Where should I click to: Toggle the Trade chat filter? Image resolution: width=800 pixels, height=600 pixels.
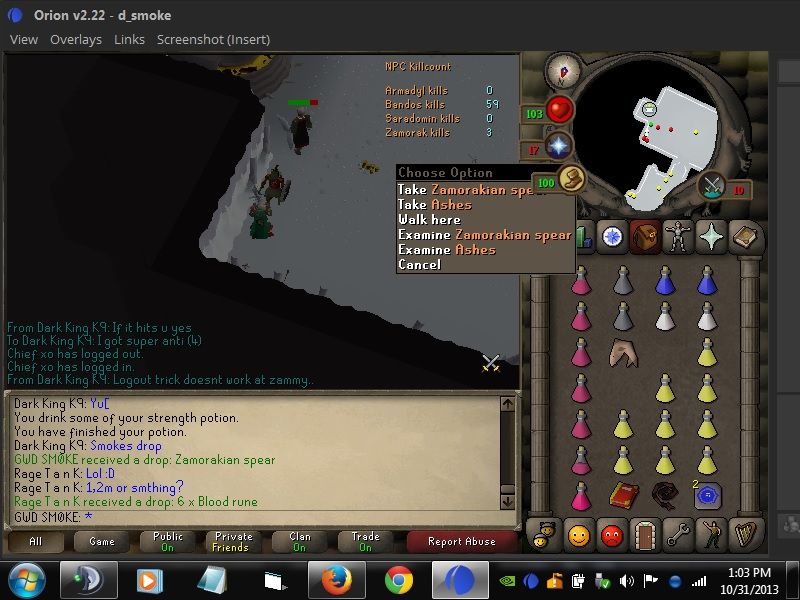tap(366, 541)
